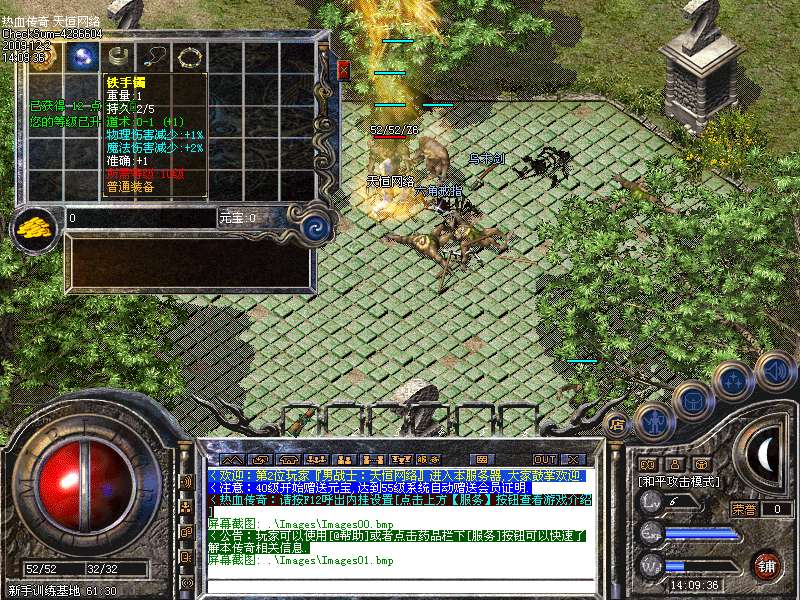This screenshot has height=600, width=800.
Task: Select the gold ring item in bag
Action: tap(189, 58)
